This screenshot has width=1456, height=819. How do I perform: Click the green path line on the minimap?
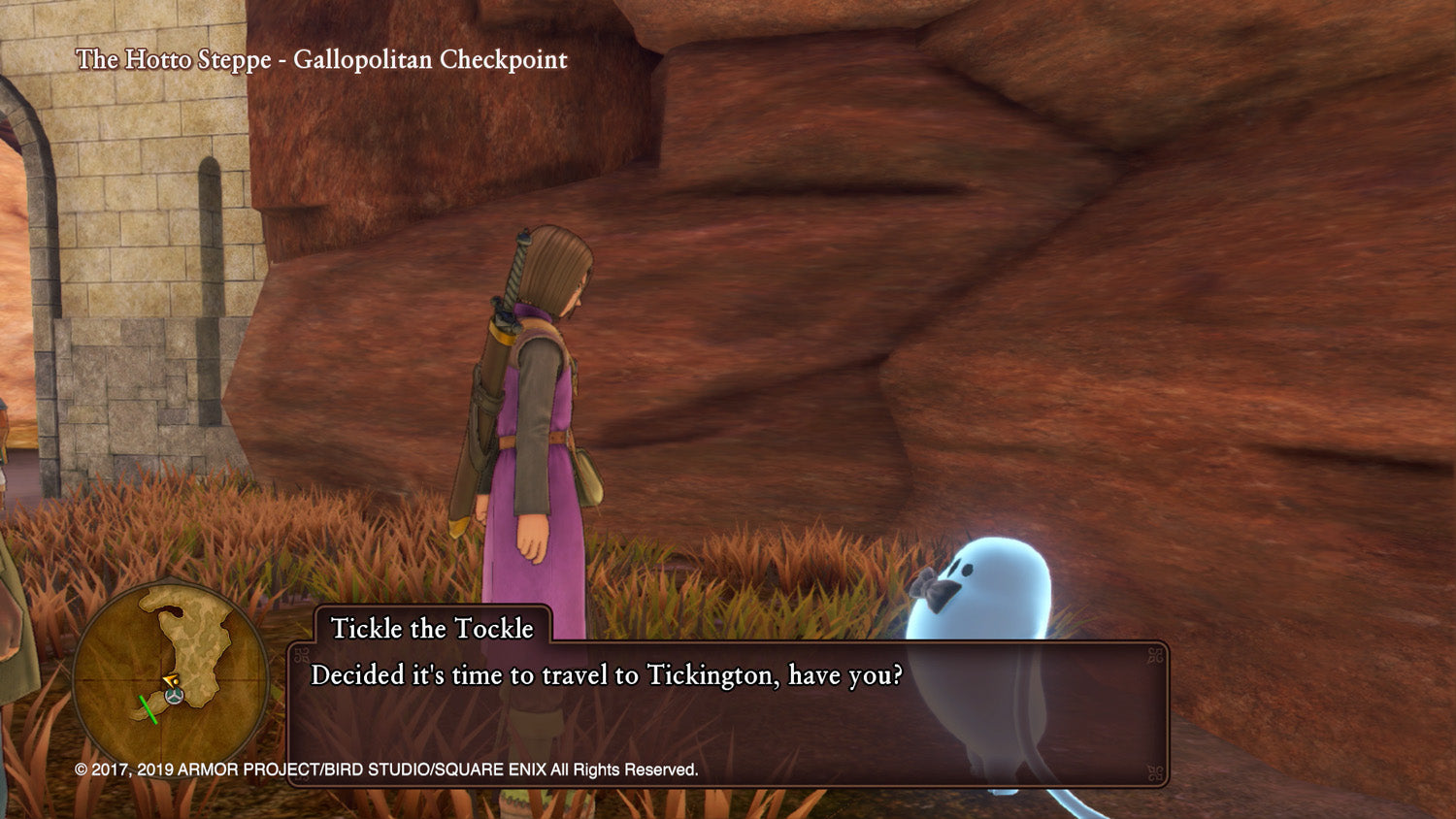pyautogui.click(x=148, y=709)
